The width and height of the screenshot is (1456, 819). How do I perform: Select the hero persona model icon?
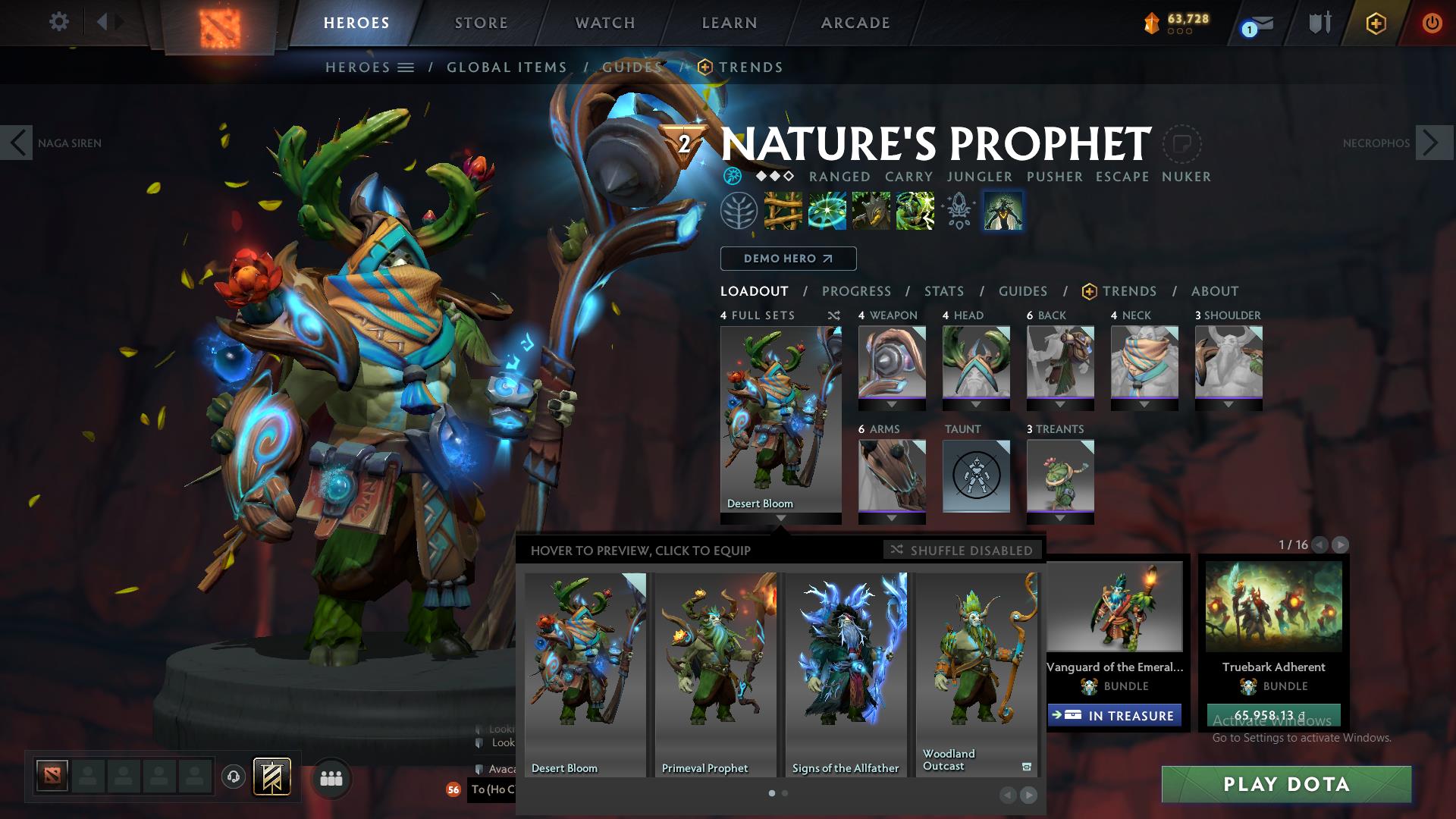pos(1003,212)
